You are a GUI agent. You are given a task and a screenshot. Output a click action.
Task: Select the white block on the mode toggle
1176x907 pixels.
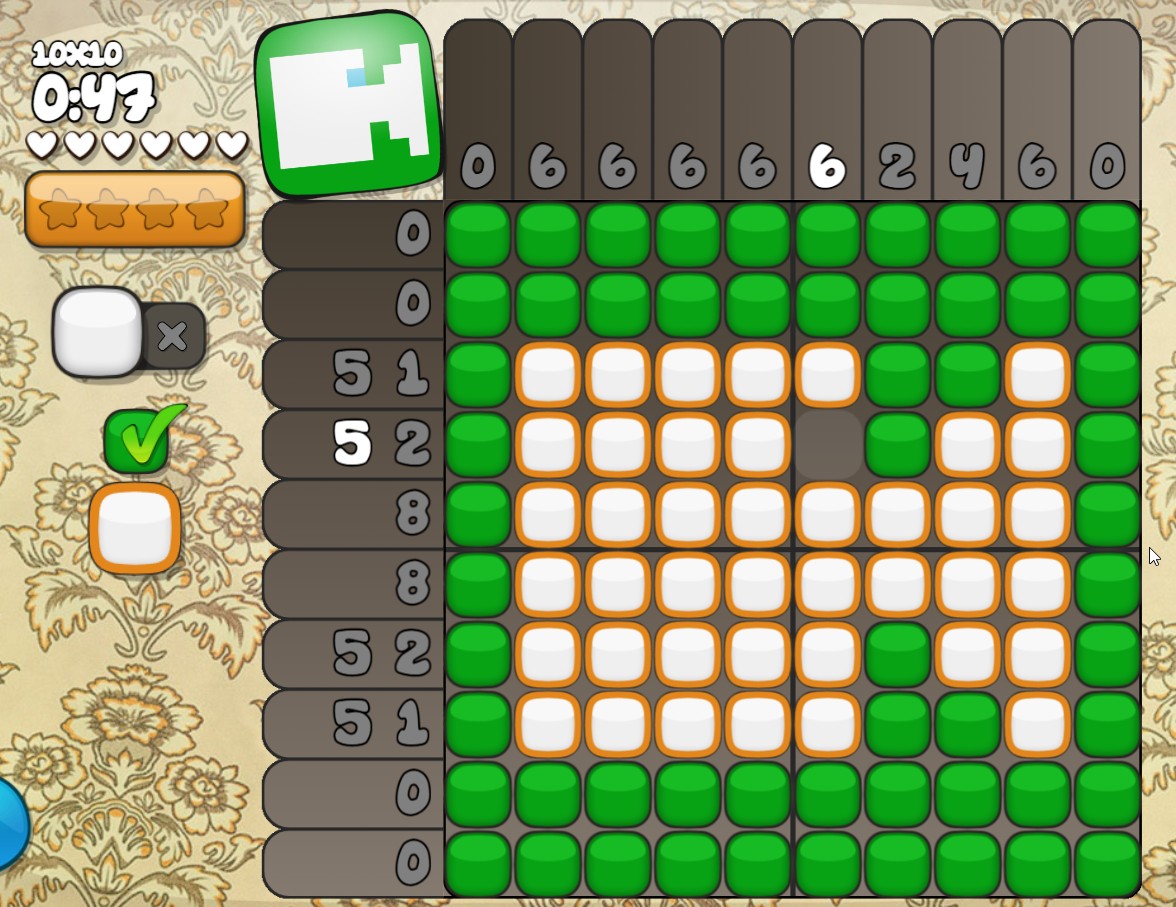tap(97, 332)
